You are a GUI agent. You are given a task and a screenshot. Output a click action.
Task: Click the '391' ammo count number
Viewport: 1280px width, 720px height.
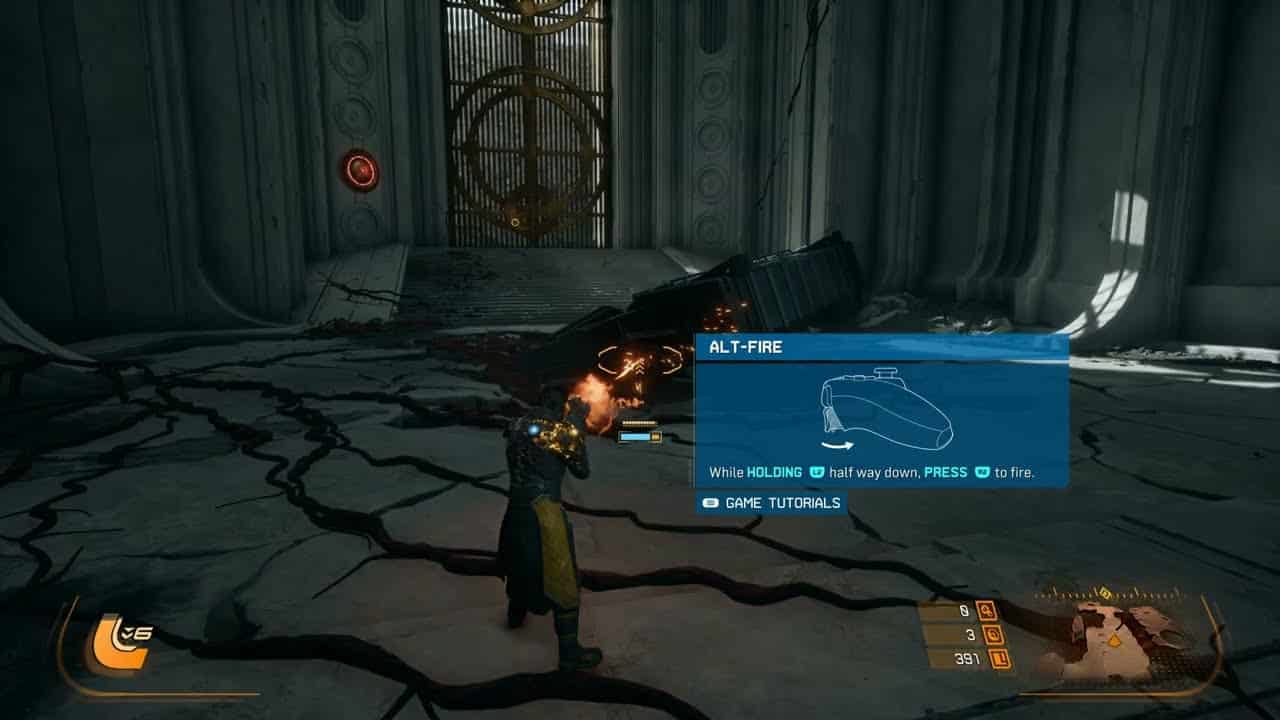(967, 657)
